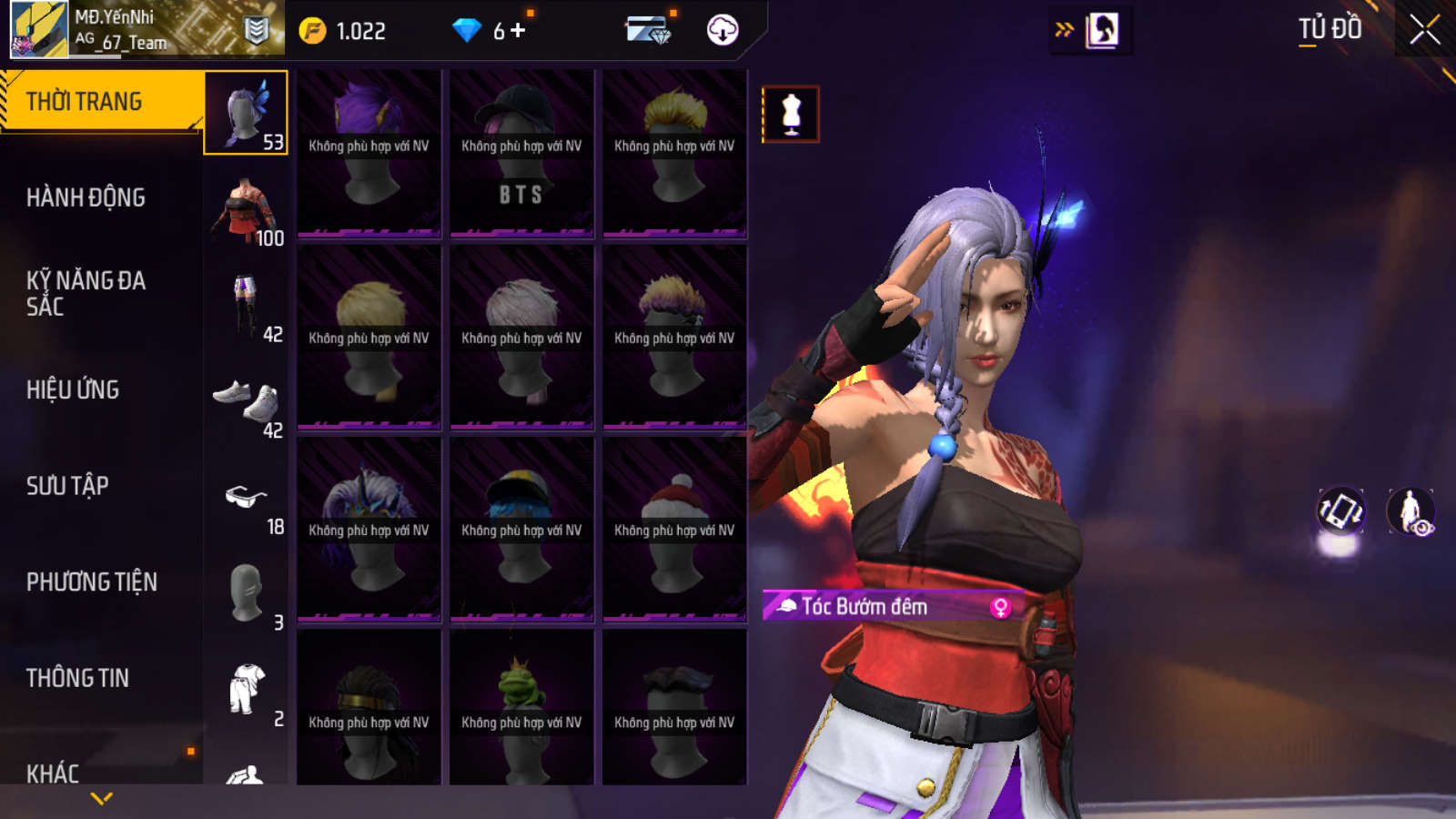Select the shoes category icon
Screen dimensions: 1456x819
(246, 401)
